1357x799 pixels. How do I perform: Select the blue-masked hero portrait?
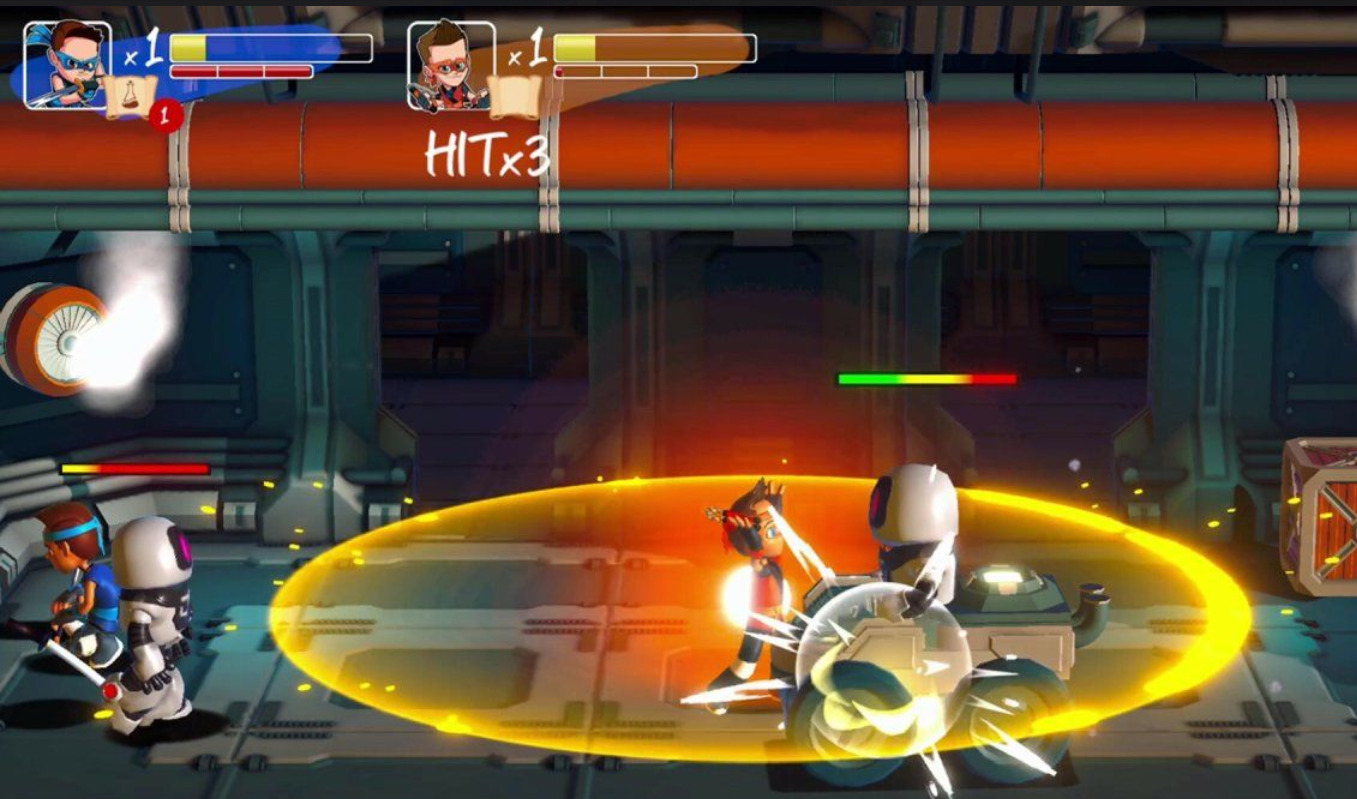pyautogui.click(x=68, y=65)
